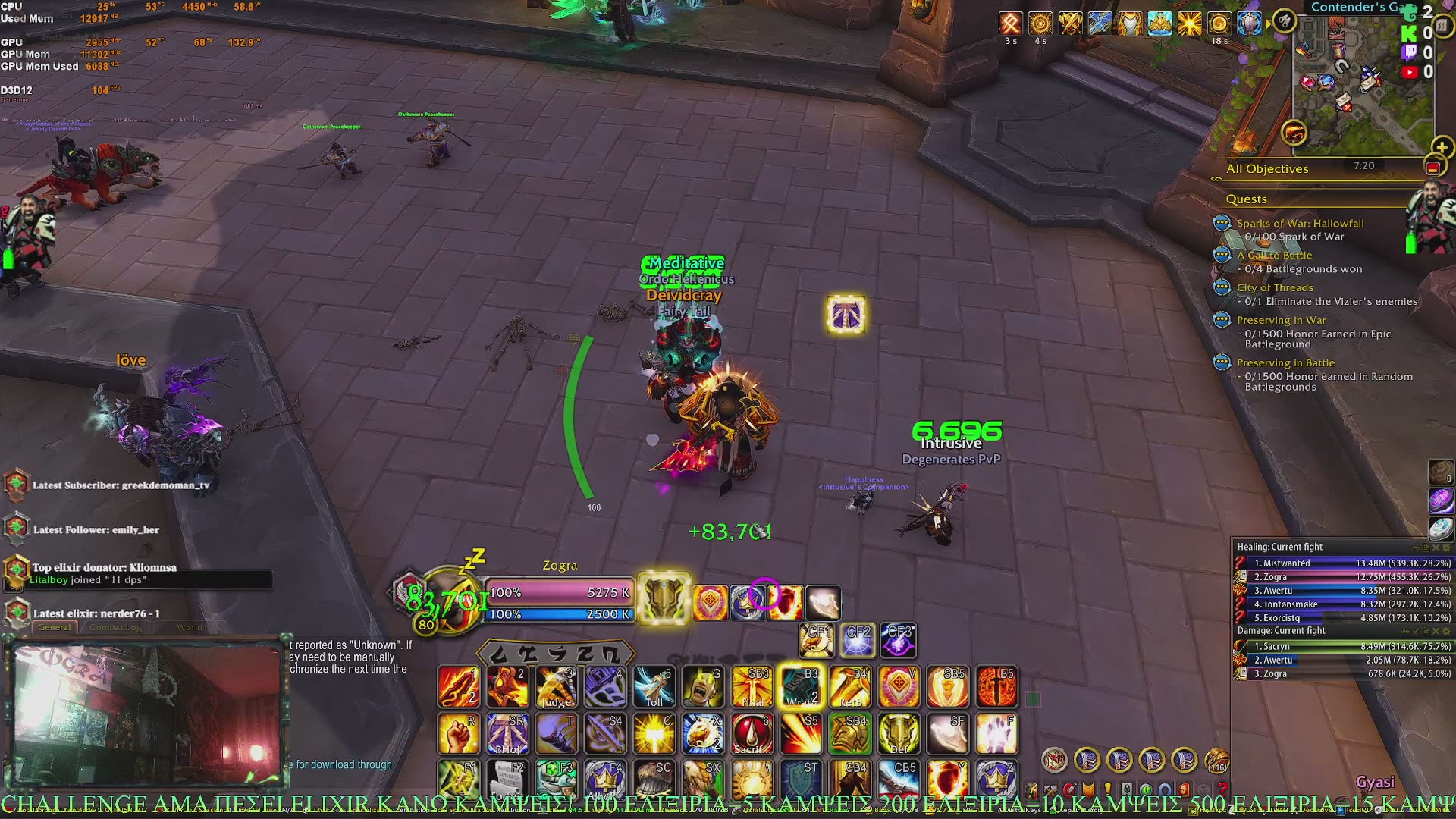Trigger the CF2 glowing orb ability

[858, 641]
